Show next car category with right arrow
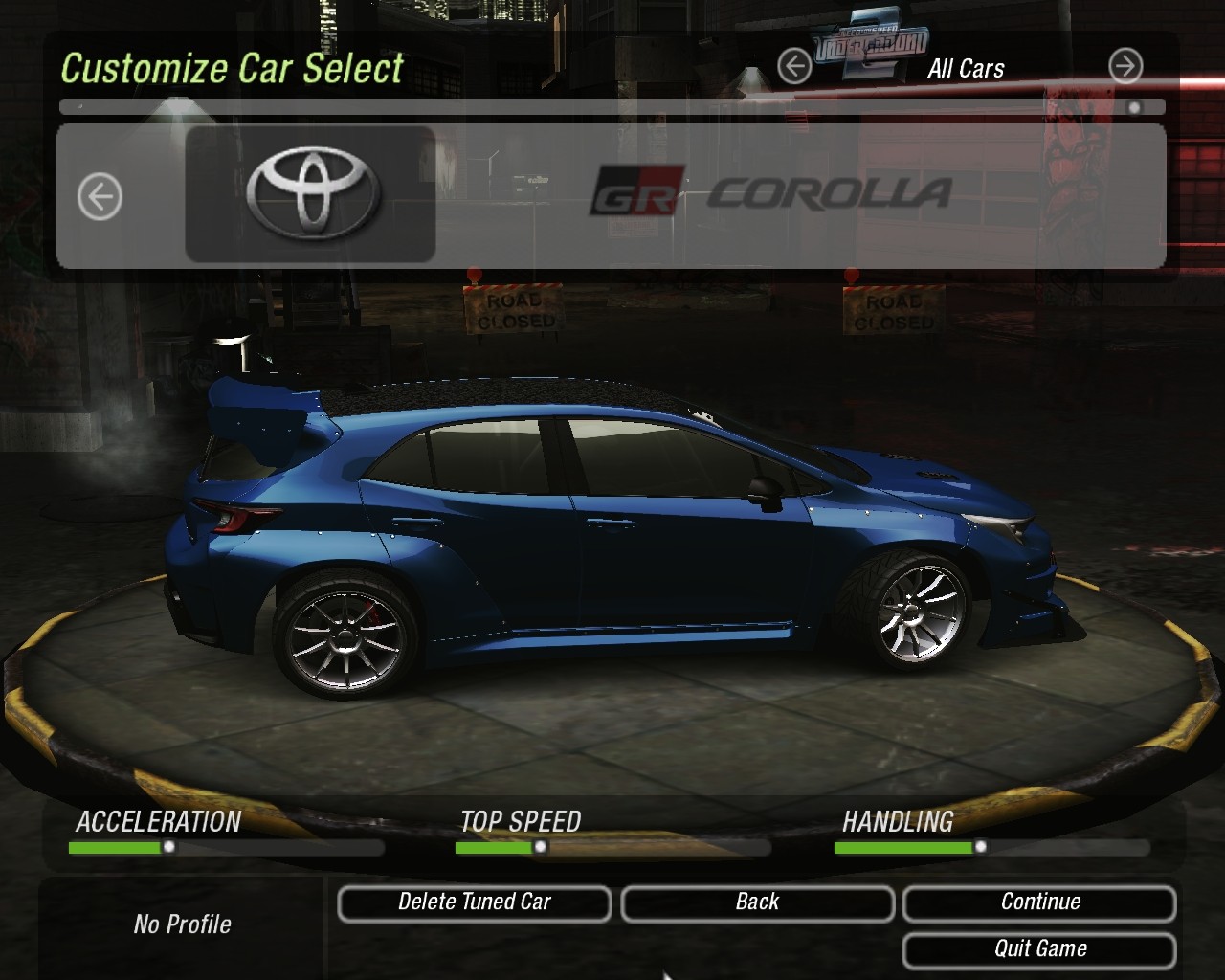1225x980 pixels. click(1125, 66)
